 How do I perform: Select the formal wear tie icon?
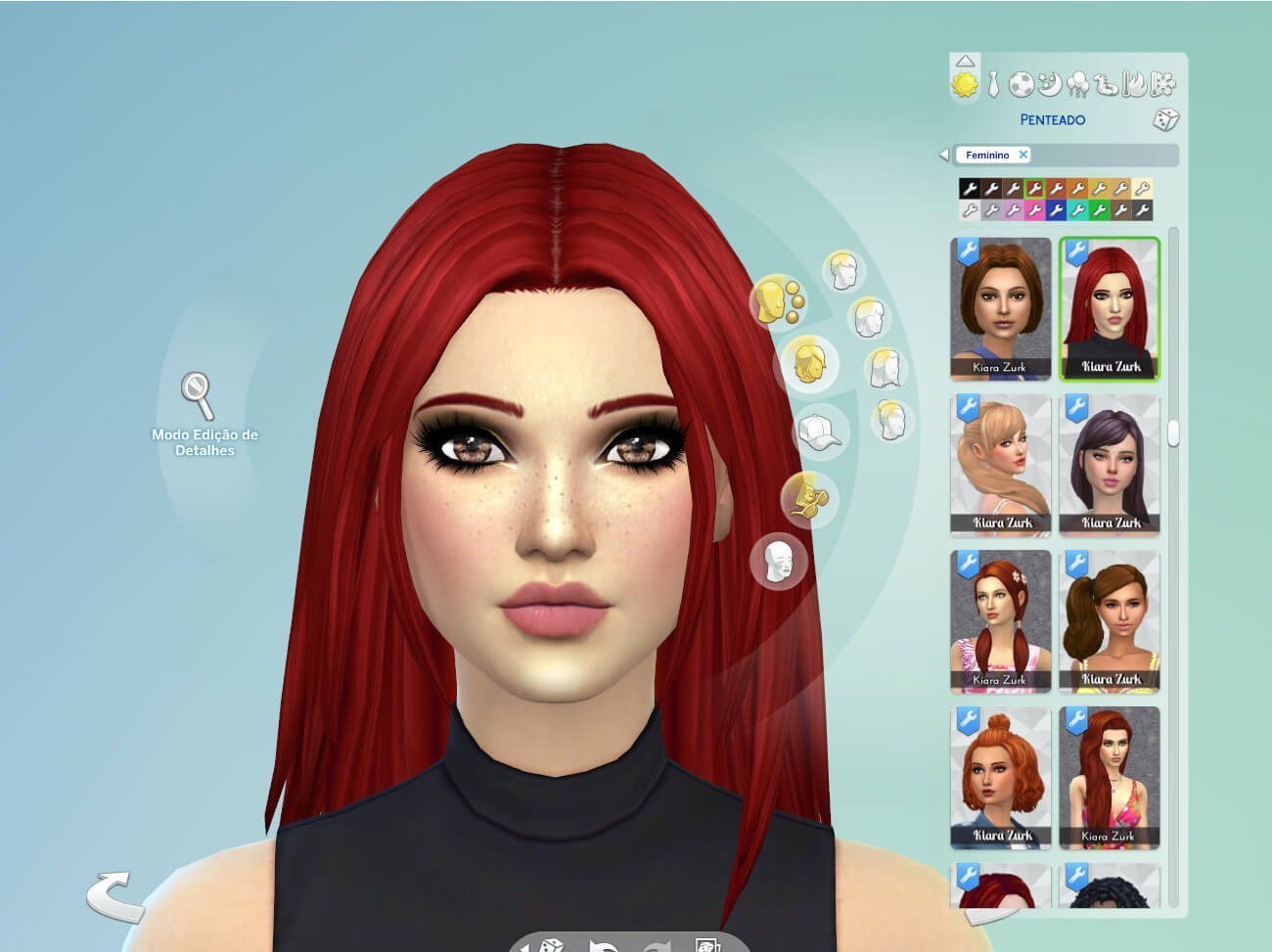point(992,84)
